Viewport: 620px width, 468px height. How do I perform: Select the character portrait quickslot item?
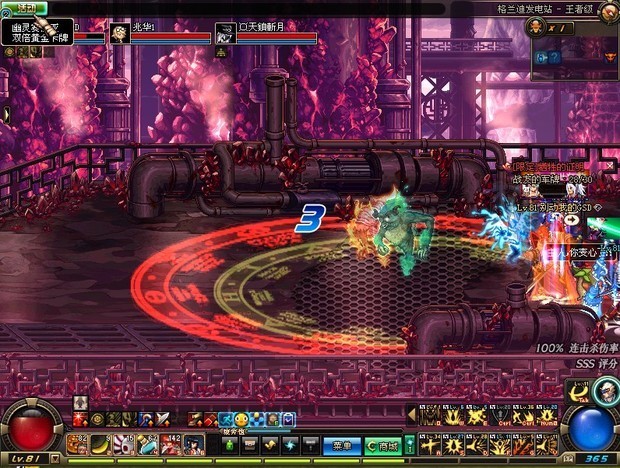[193, 444]
